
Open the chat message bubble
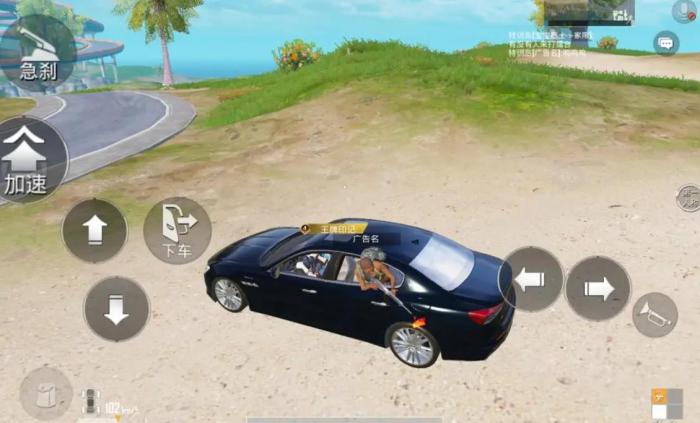pyautogui.click(x=666, y=43)
